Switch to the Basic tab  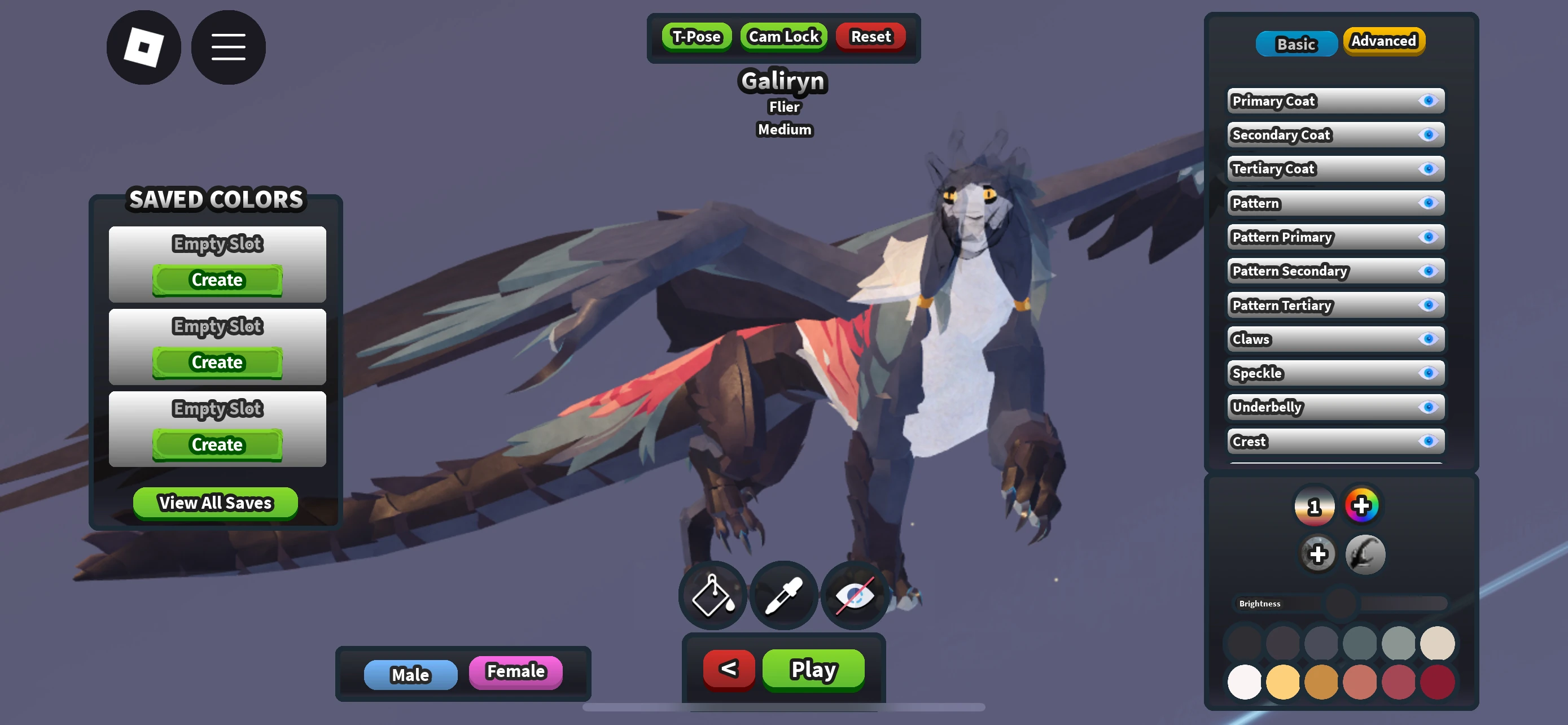coord(1296,43)
